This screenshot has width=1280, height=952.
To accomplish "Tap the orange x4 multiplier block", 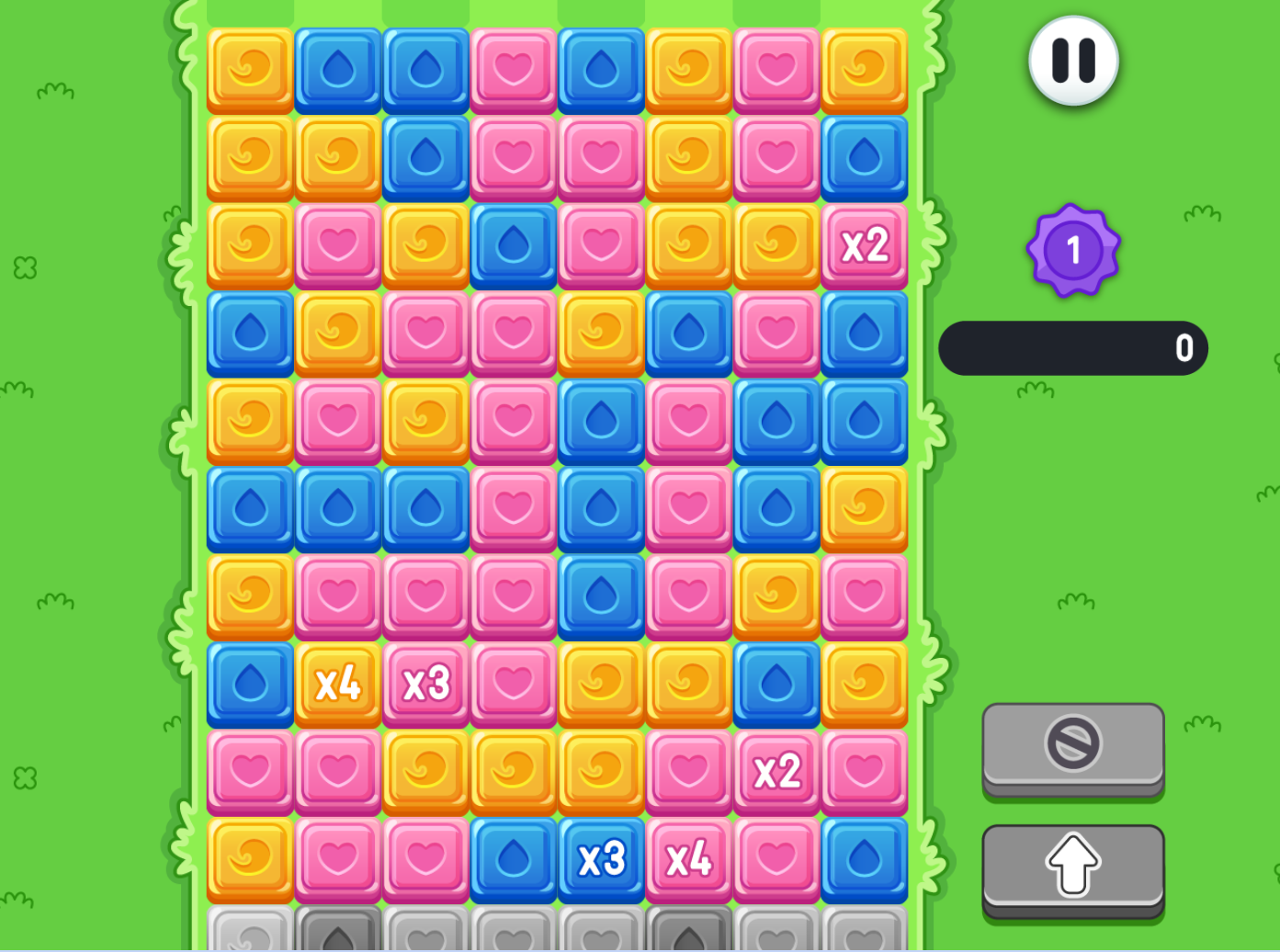I will pos(338,685).
